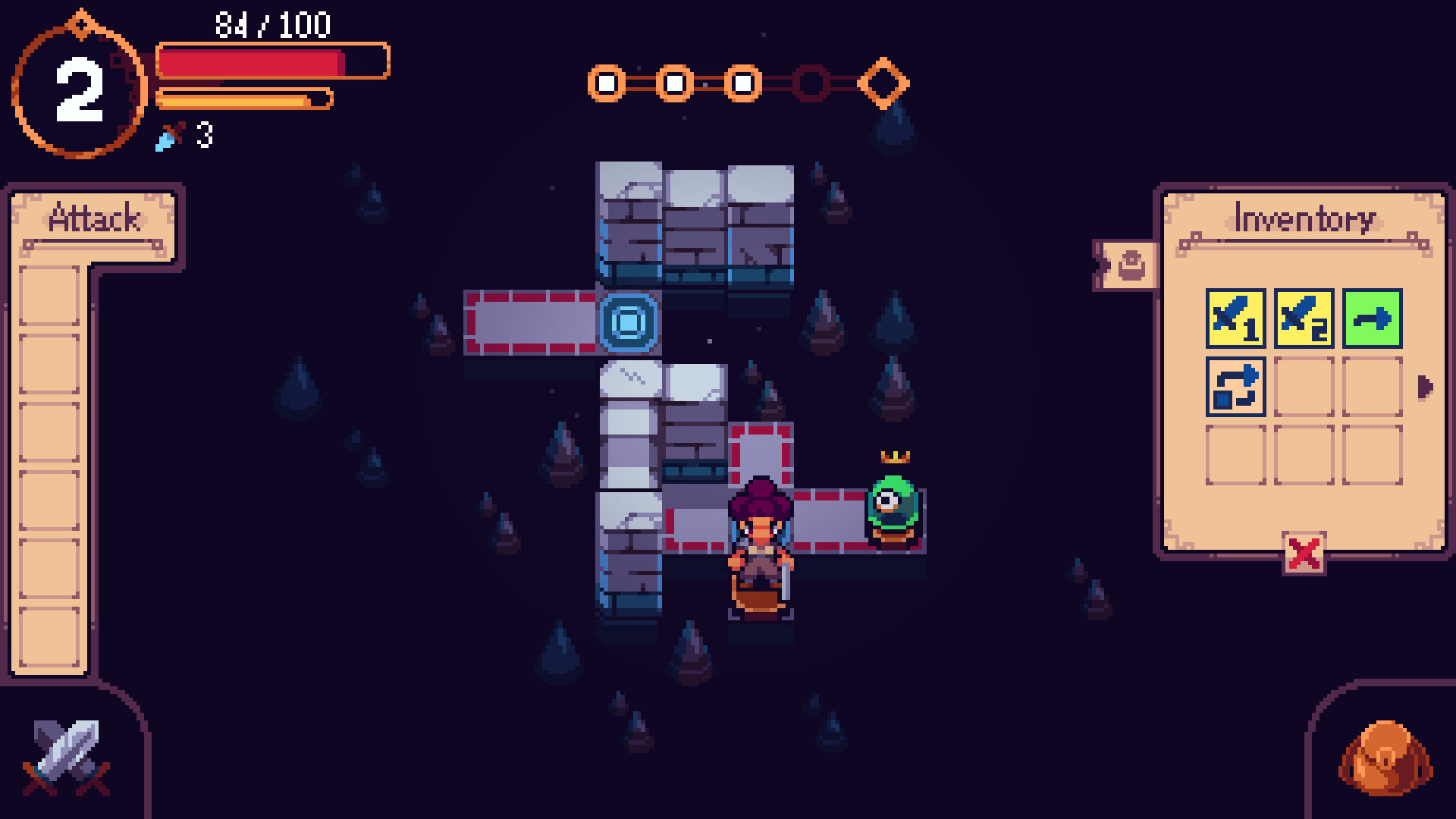The image size is (1456, 819).
Task: Click the first completed level node
Action: pyautogui.click(x=604, y=83)
